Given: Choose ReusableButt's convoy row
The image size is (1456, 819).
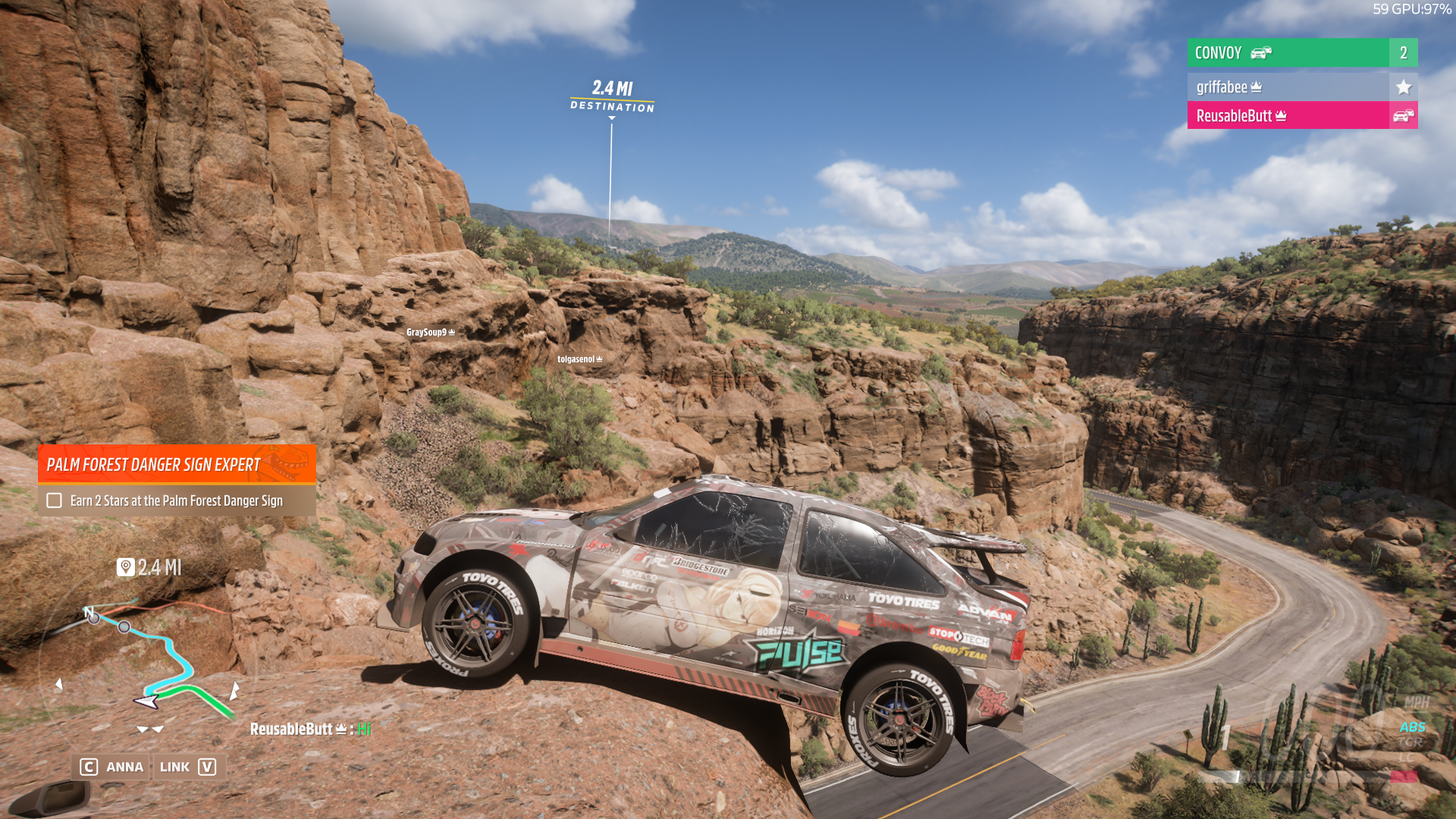Looking at the screenshot, I should [1288, 116].
